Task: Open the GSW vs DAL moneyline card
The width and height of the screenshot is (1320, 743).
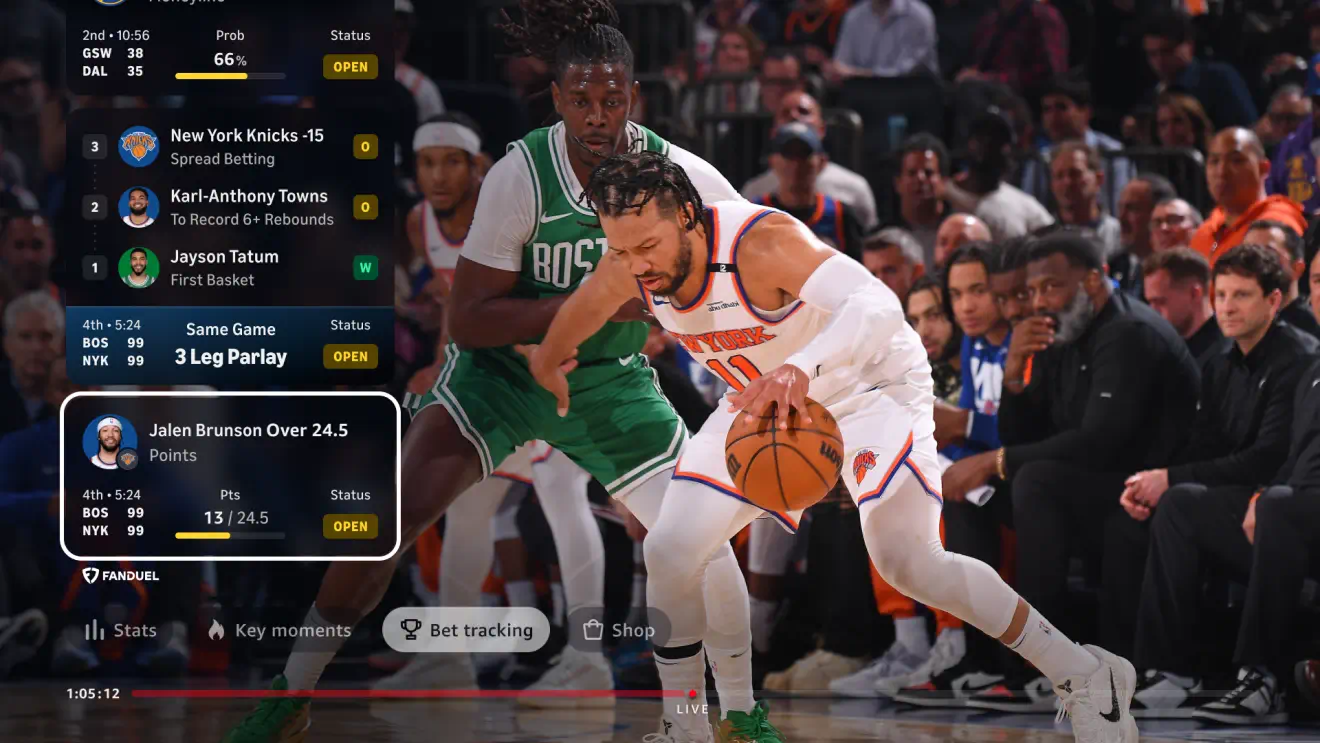Action: coord(230,52)
